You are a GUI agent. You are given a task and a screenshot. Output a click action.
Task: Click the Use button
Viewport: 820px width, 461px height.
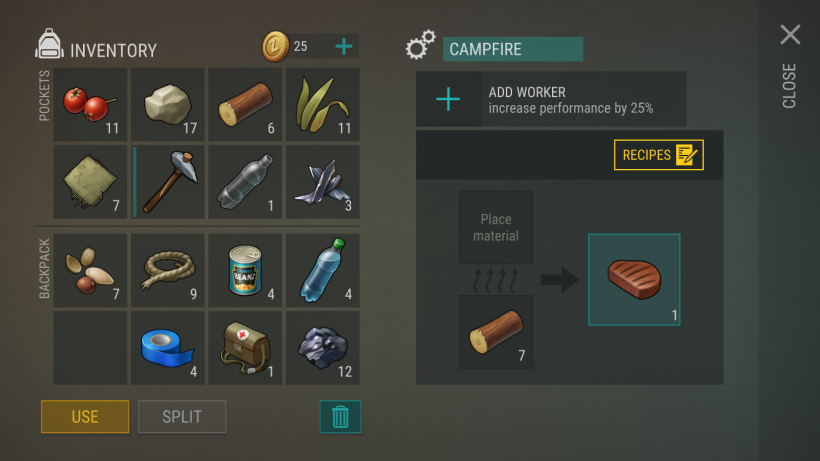85,416
